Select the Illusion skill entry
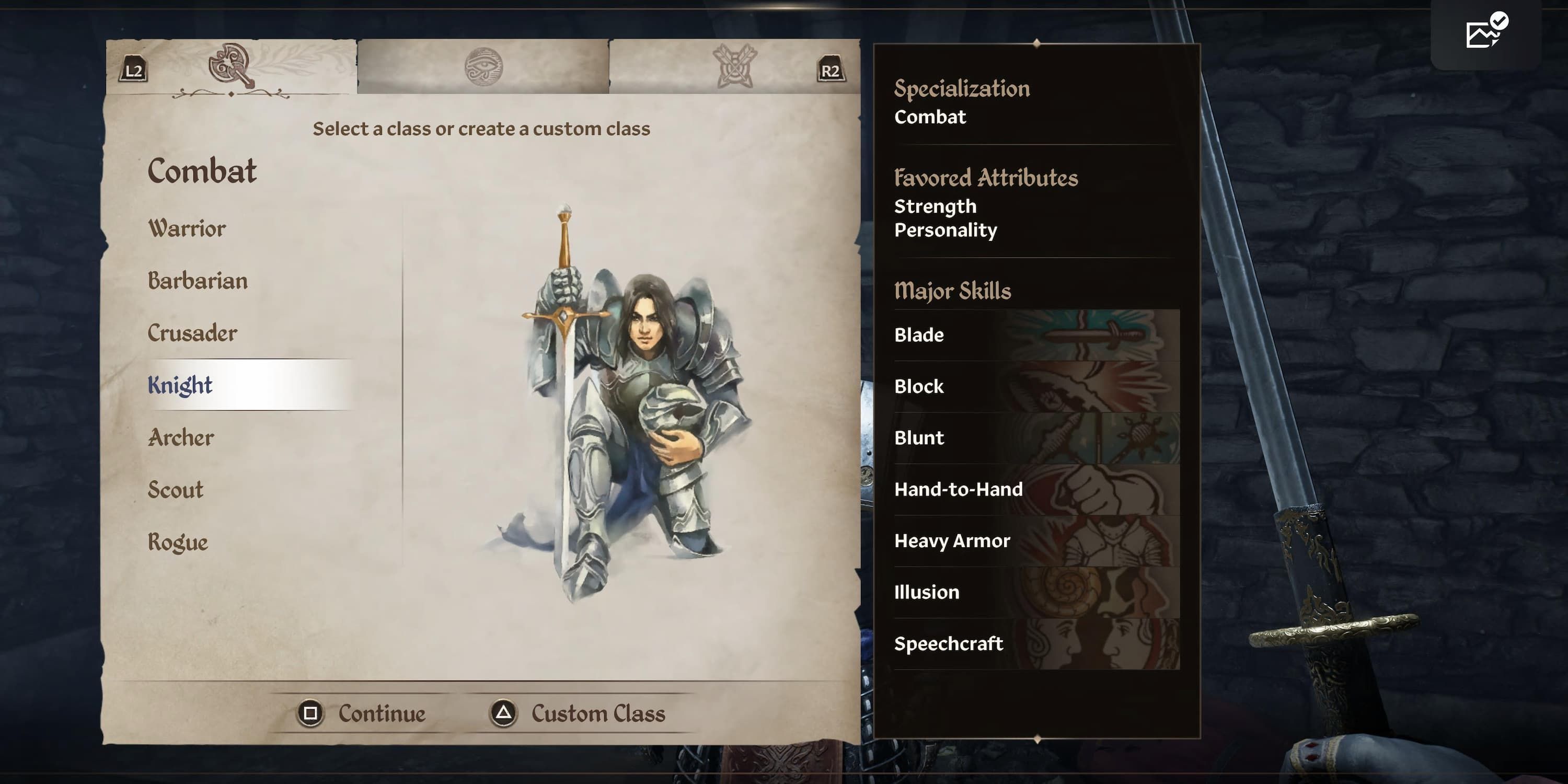Image resolution: width=1568 pixels, height=784 pixels. [1036, 592]
